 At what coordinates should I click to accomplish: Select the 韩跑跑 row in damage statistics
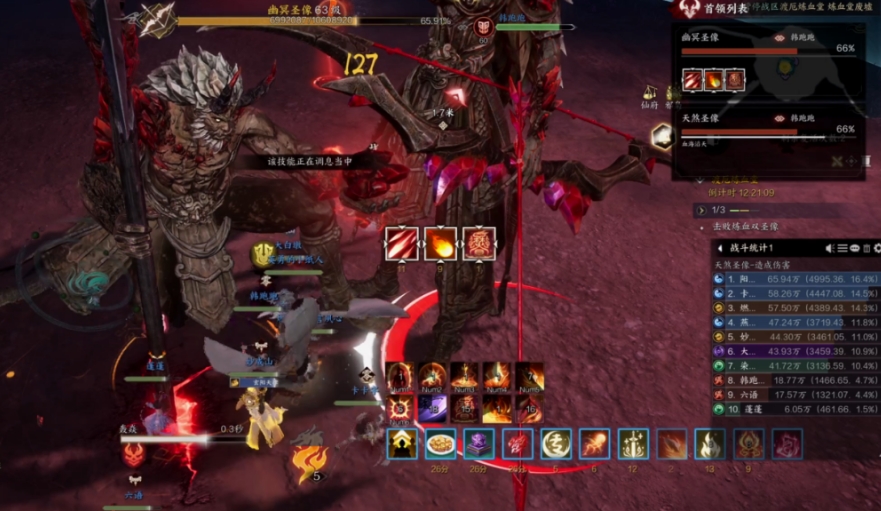pyautogui.click(x=795, y=380)
